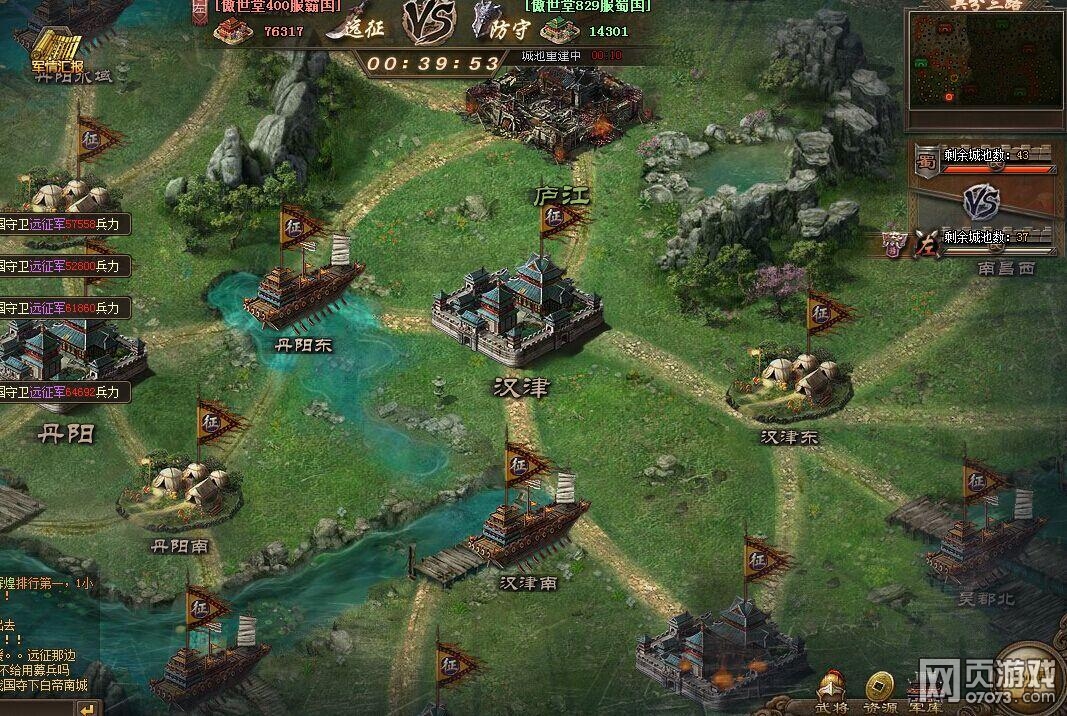Select the 汉津 city on the map
1067x716 pixels.
click(x=517, y=311)
